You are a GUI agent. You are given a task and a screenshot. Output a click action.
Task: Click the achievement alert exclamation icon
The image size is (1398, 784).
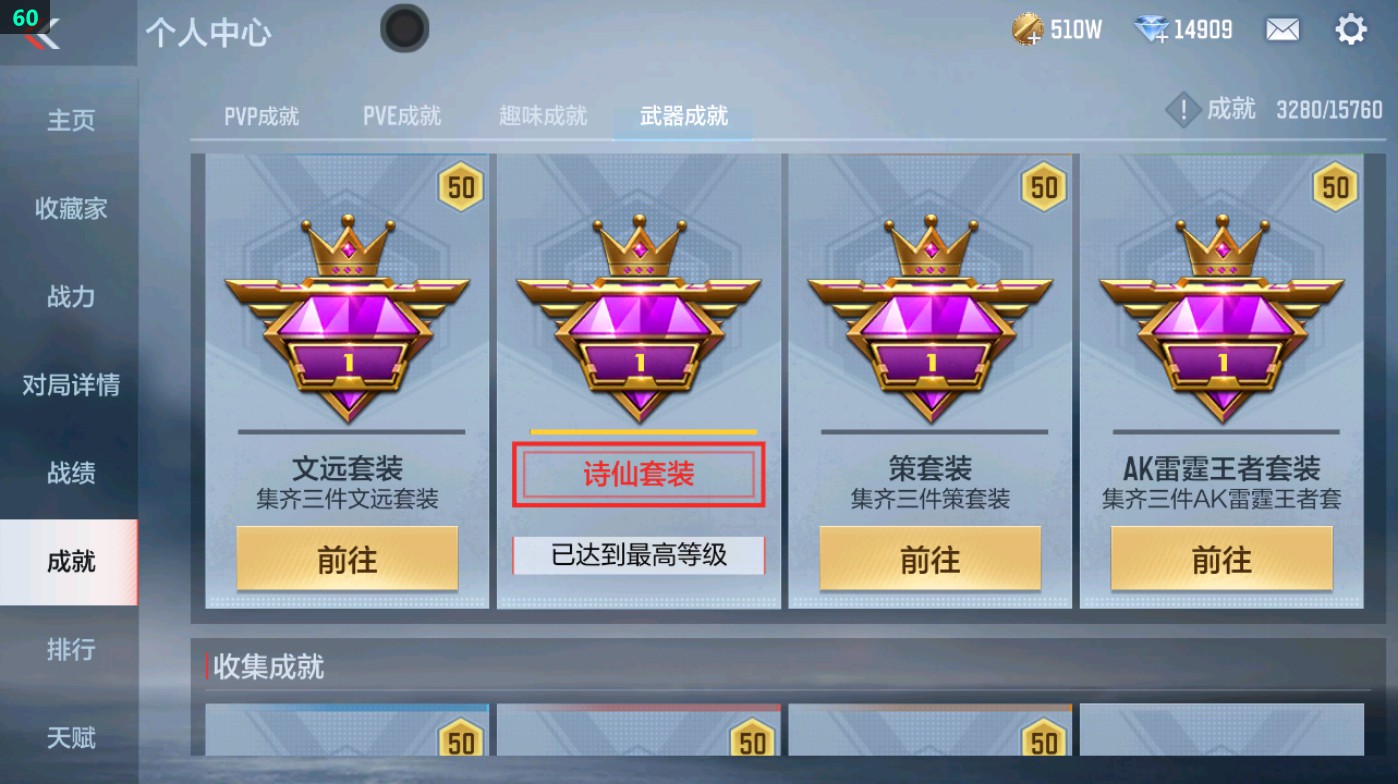(x=1184, y=110)
